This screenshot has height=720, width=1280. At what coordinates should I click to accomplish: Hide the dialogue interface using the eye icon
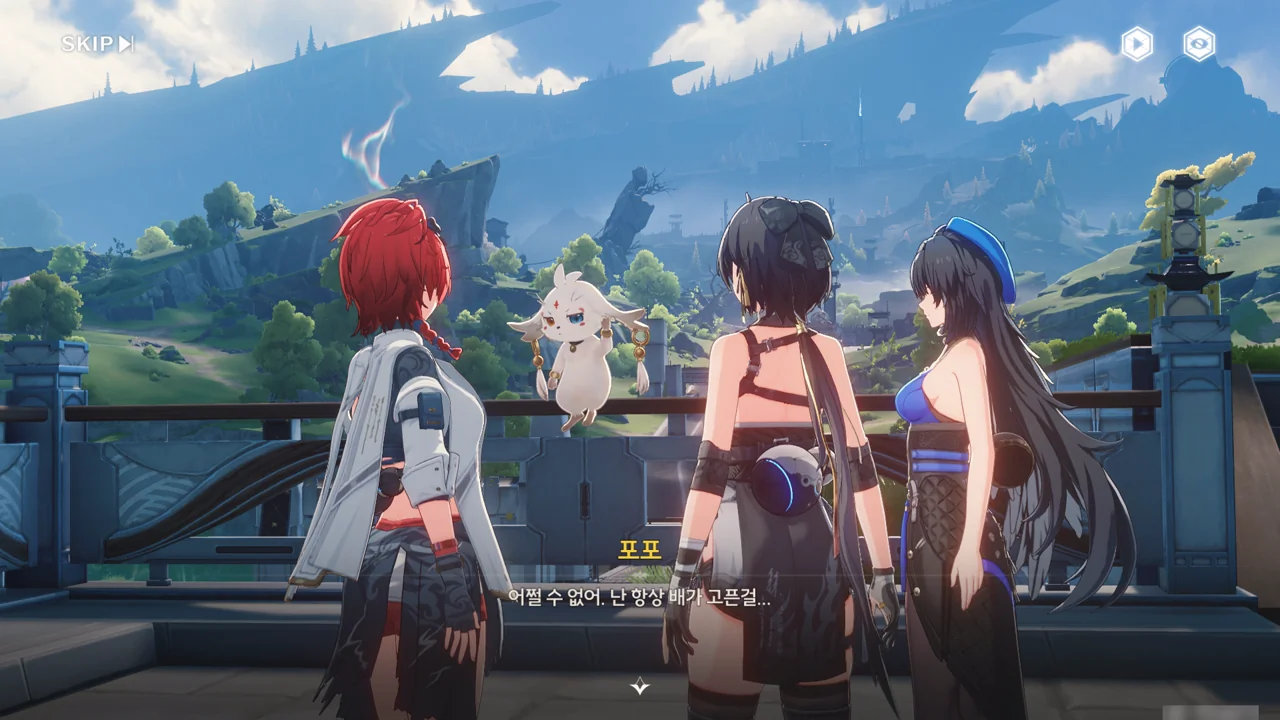[x=1198, y=44]
